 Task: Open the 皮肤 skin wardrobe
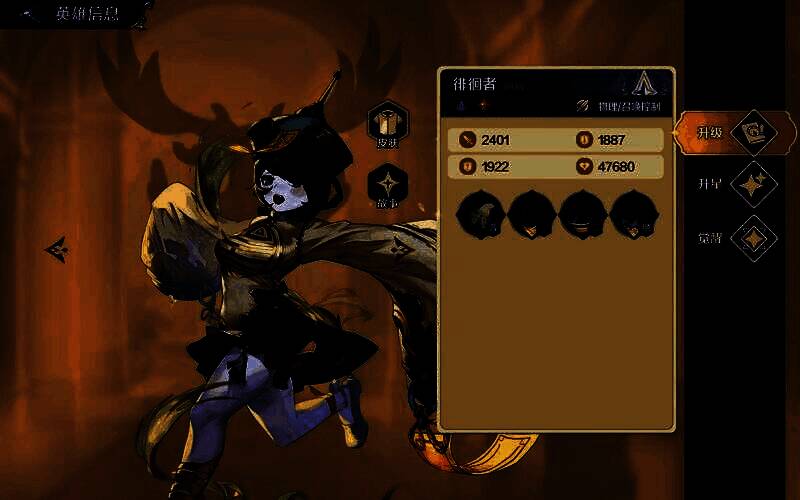(387, 124)
